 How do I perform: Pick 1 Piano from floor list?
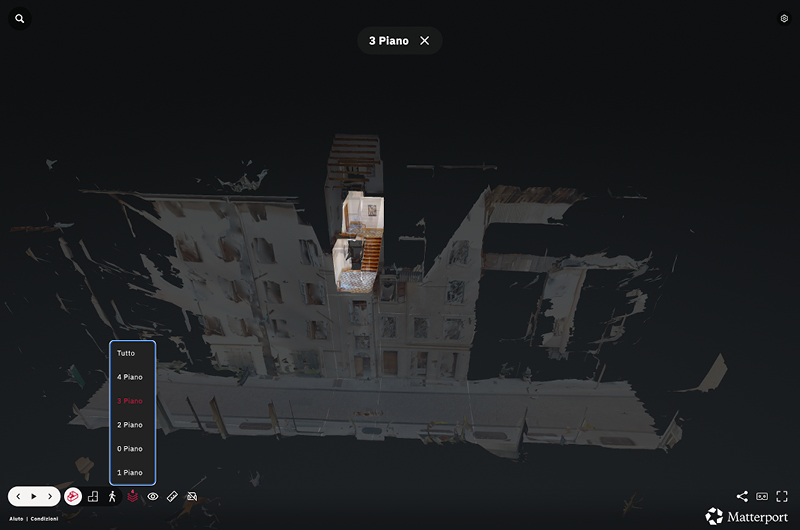[130, 473]
